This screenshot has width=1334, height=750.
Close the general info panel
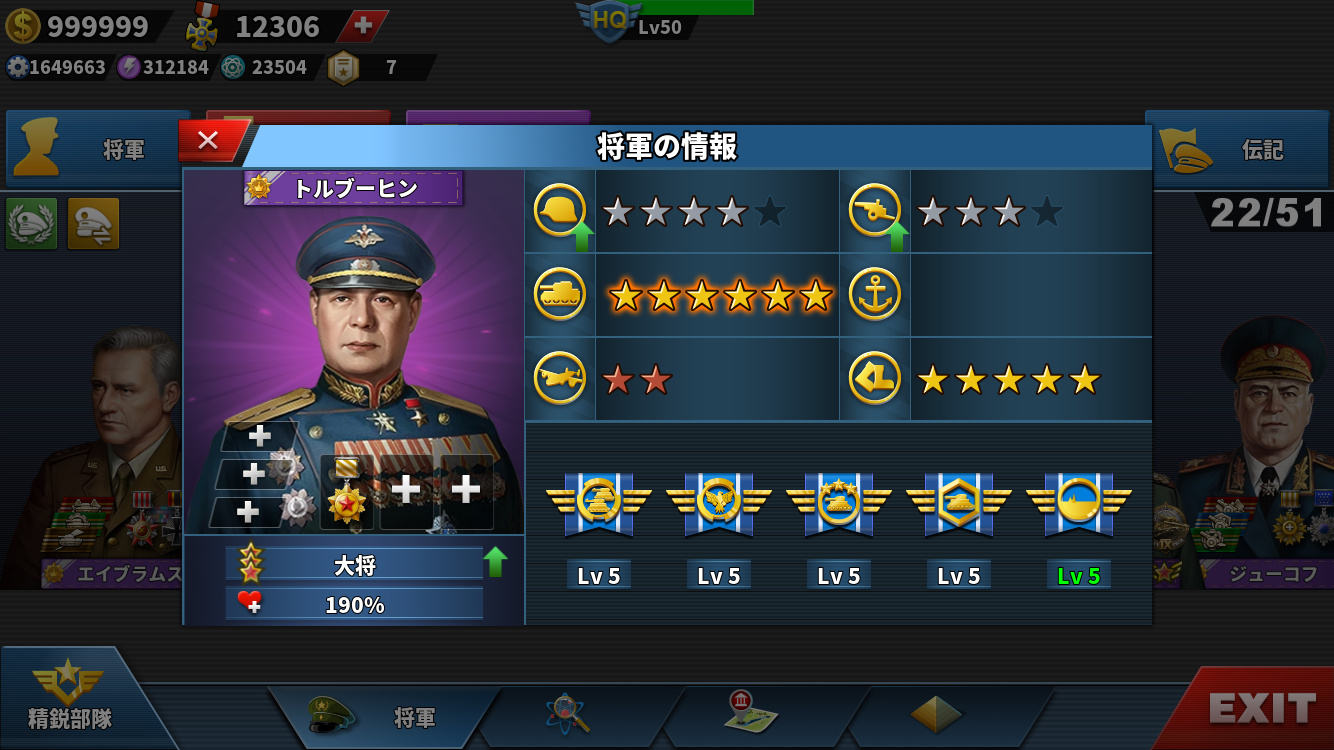208,141
